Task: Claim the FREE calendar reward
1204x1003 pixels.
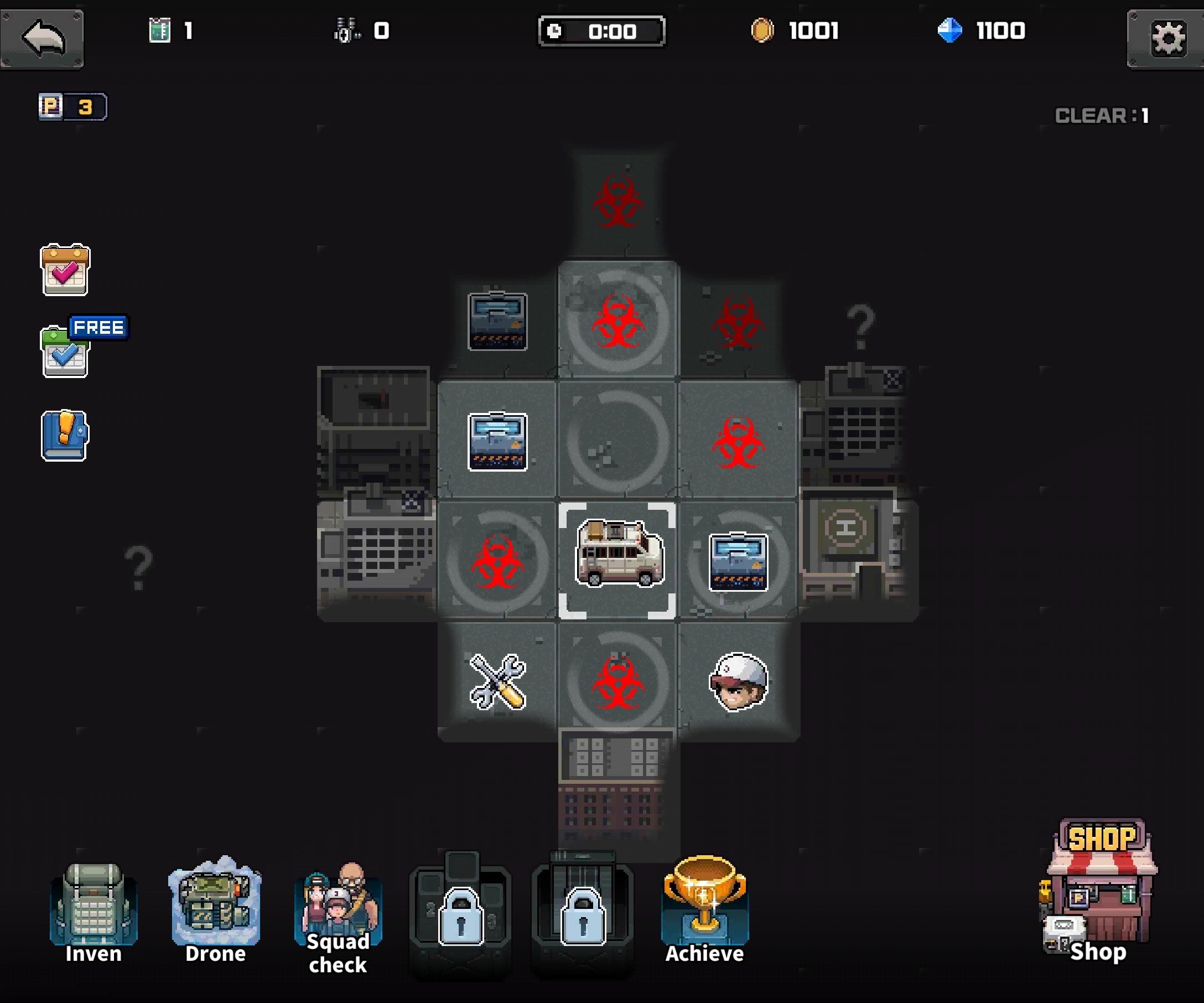Action: tap(65, 351)
